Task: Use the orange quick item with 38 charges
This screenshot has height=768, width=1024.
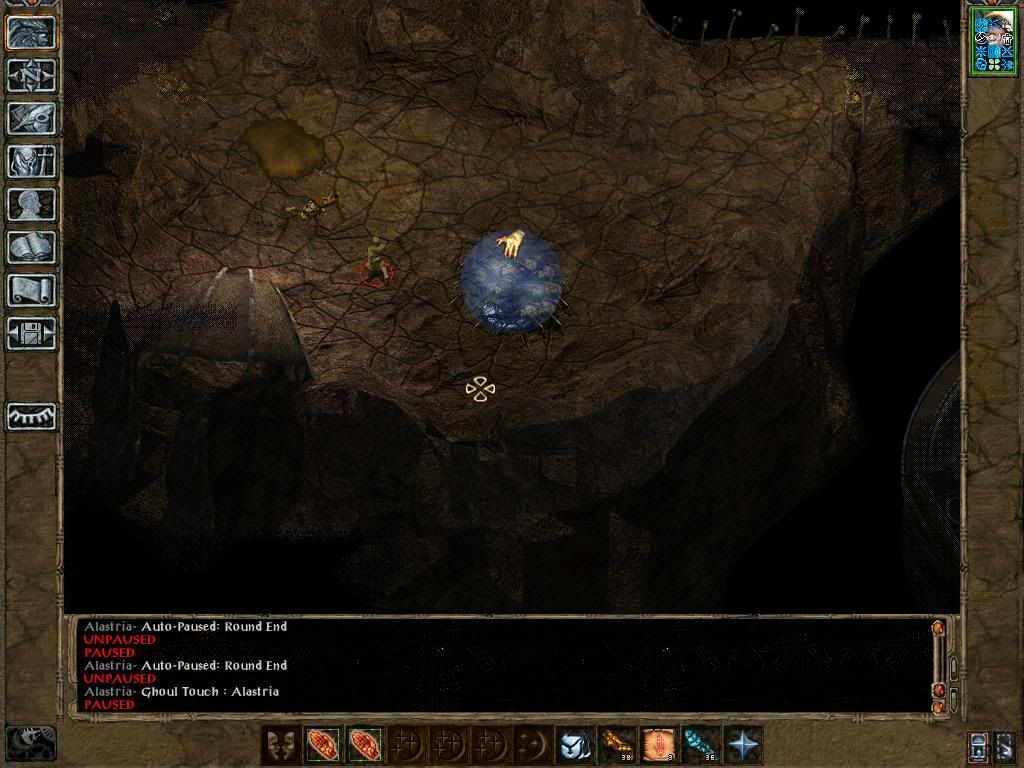Action: [x=617, y=745]
